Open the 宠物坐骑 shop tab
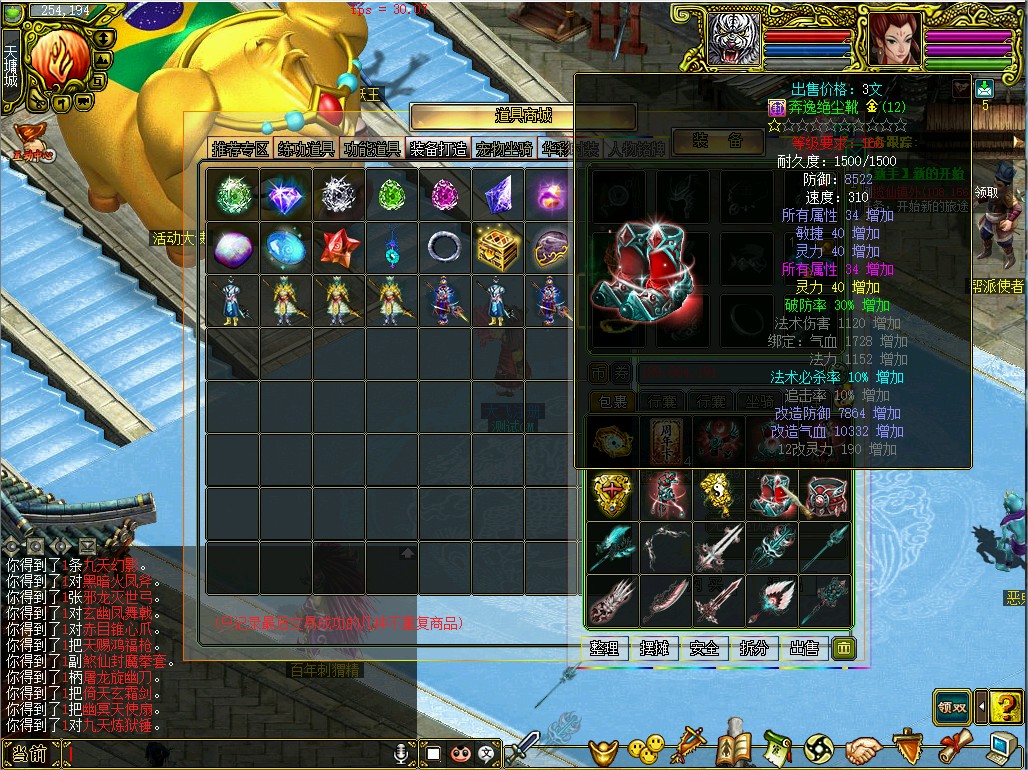Viewport: 1028px width, 770px height. coord(504,149)
